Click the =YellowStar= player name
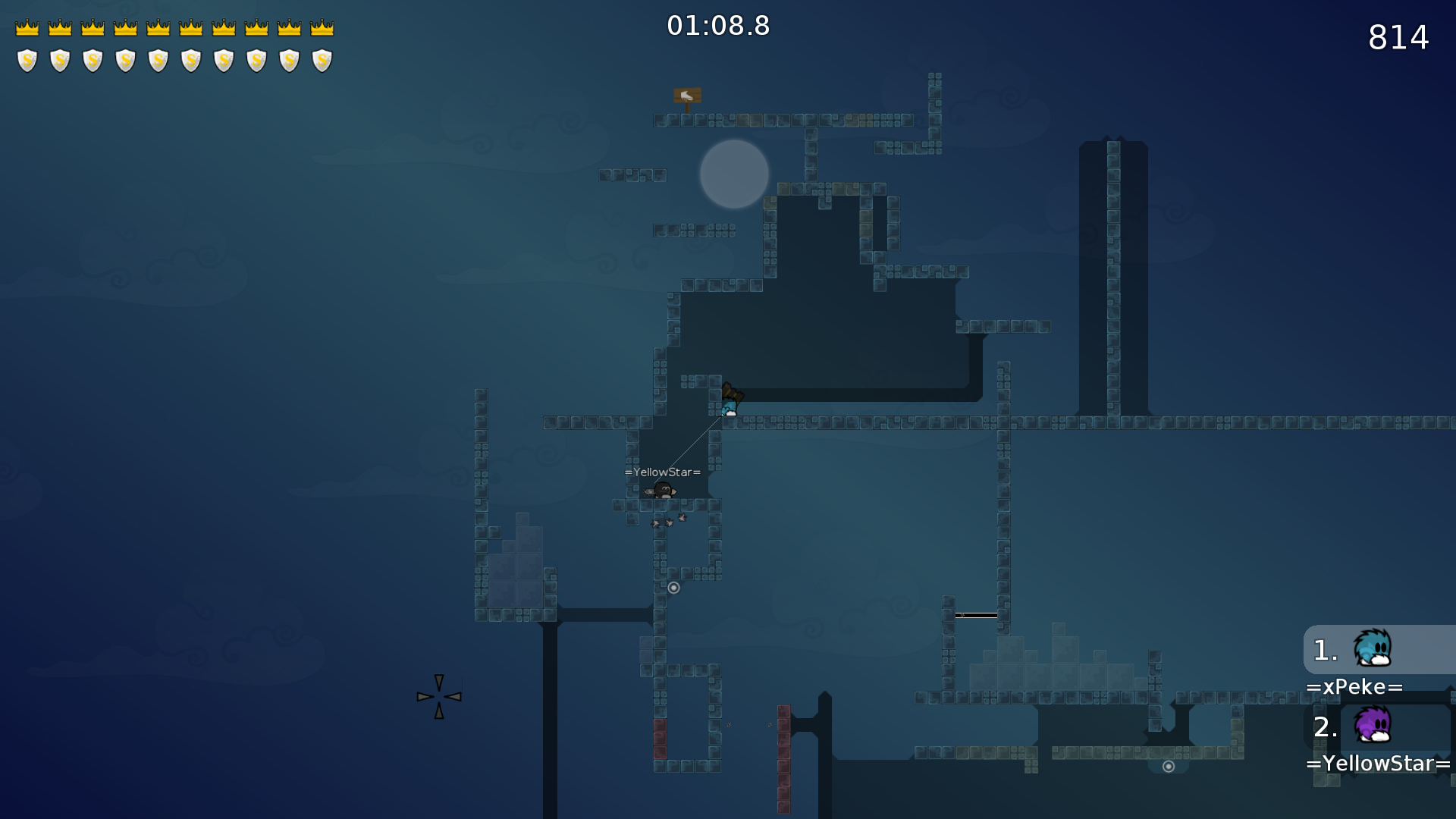The height and width of the screenshot is (819, 1456). pos(1378,764)
